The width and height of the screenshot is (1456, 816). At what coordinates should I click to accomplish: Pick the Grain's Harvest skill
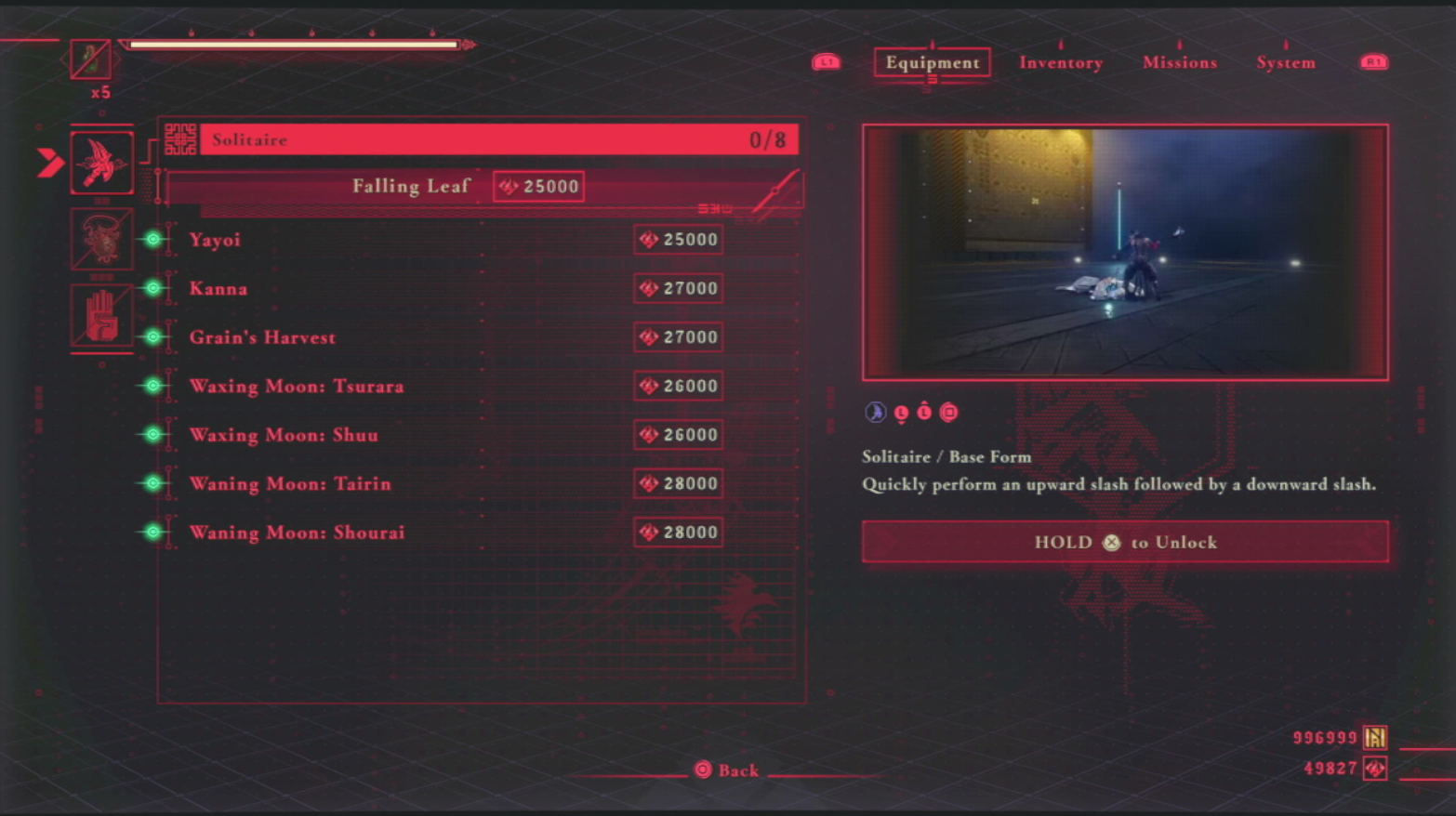(x=262, y=337)
